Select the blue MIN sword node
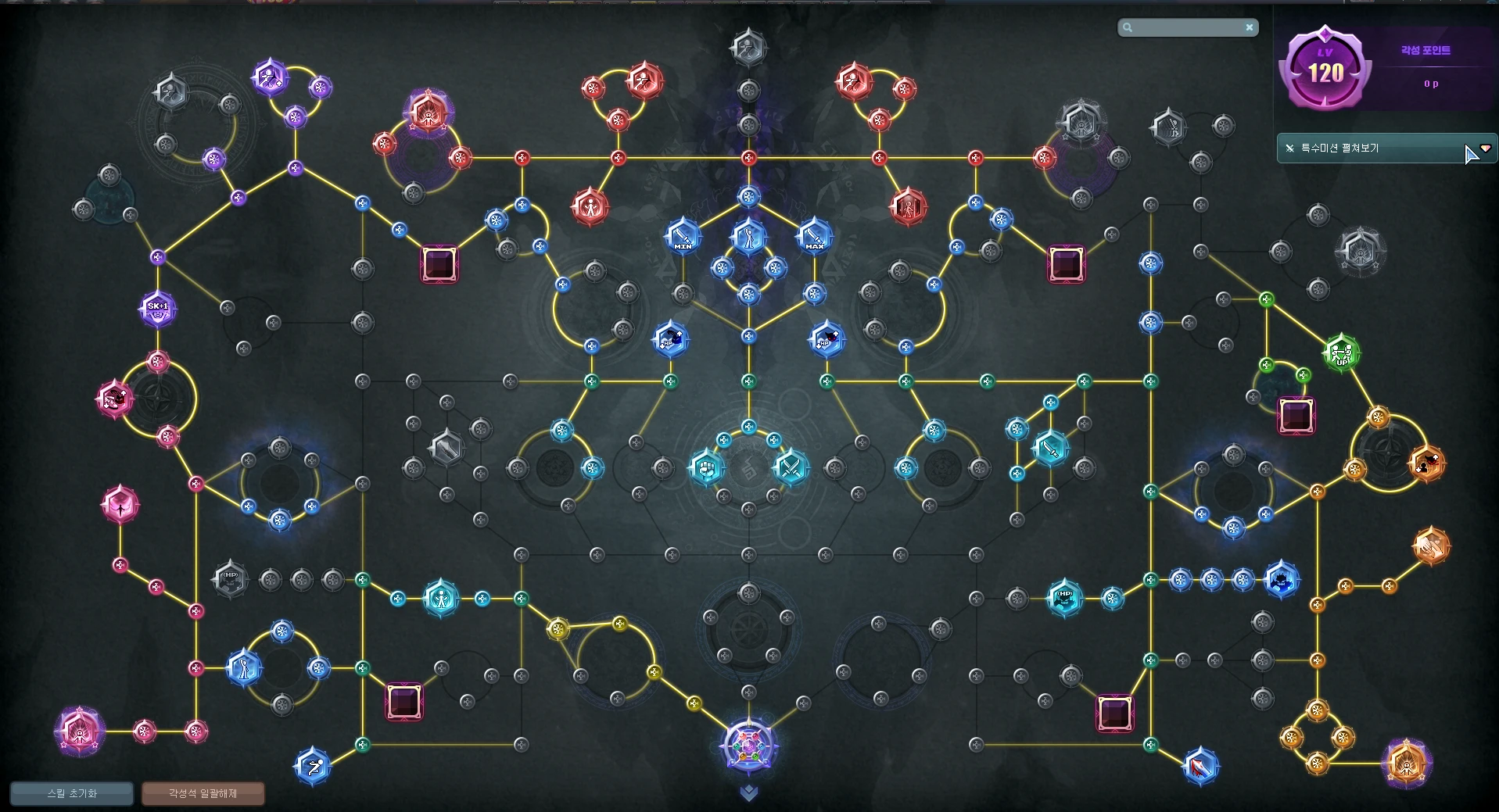The width and height of the screenshot is (1499, 812). tap(683, 236)
